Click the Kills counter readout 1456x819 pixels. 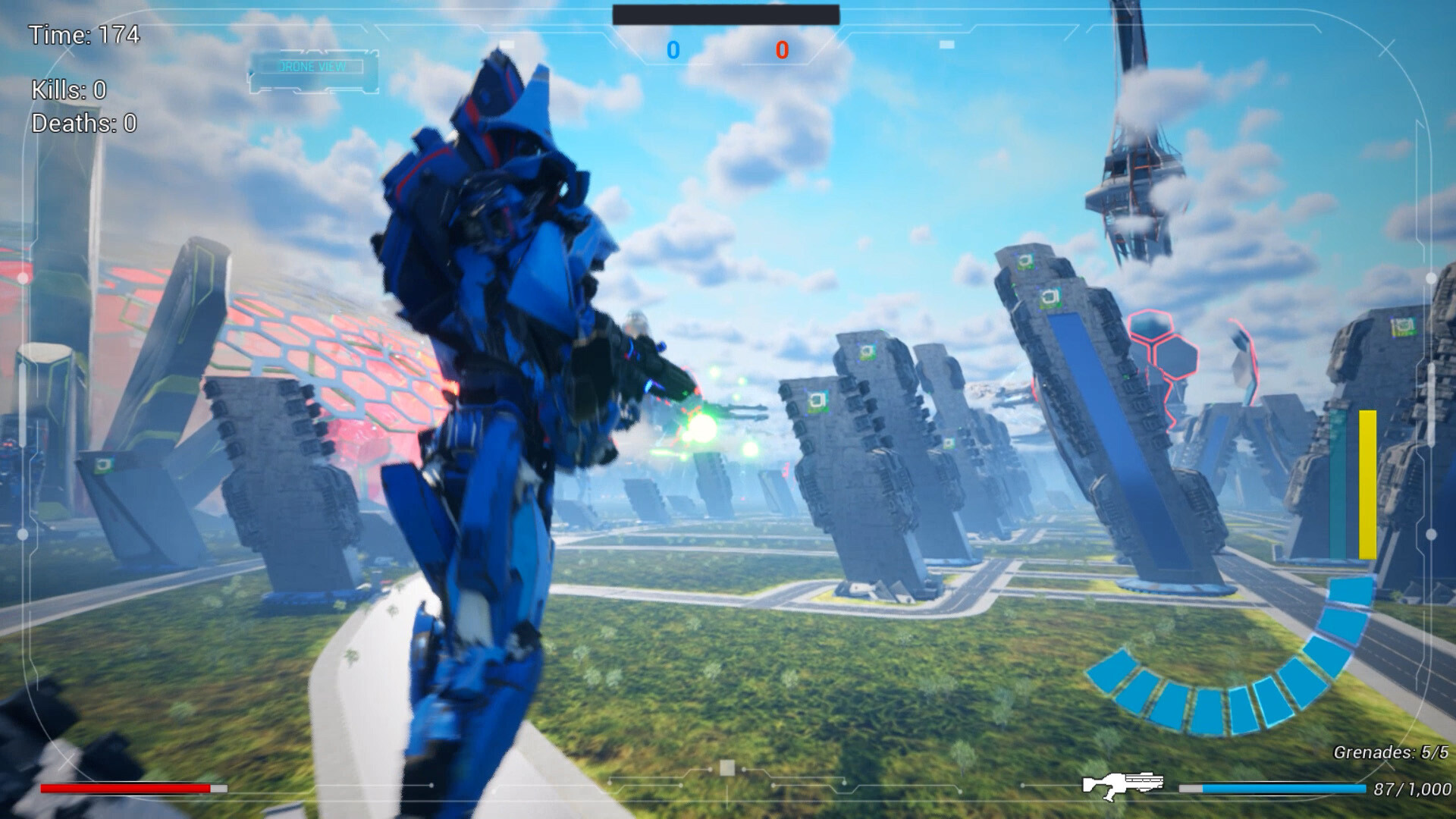(67, 90)
